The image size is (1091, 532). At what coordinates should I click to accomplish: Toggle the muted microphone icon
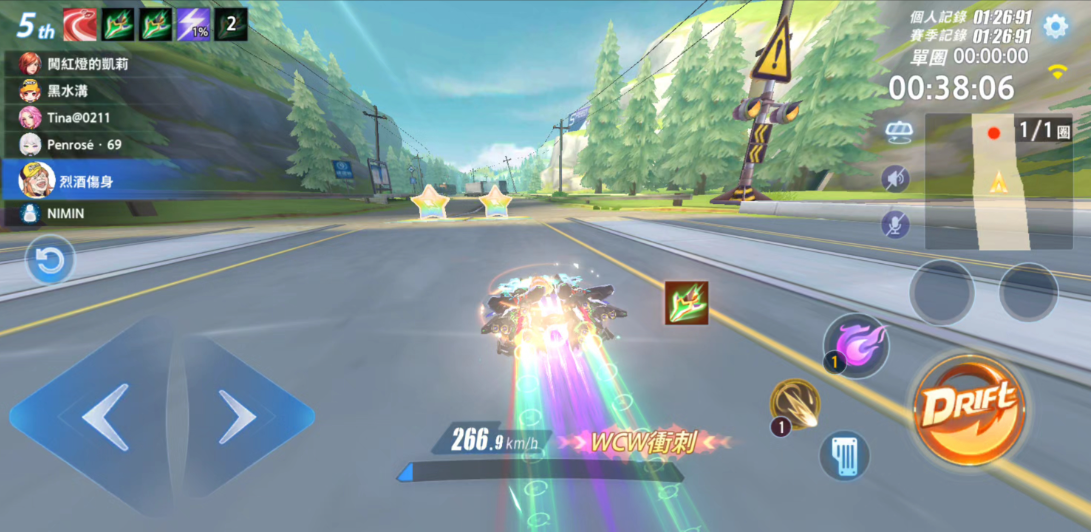click(x=895, y=224)
